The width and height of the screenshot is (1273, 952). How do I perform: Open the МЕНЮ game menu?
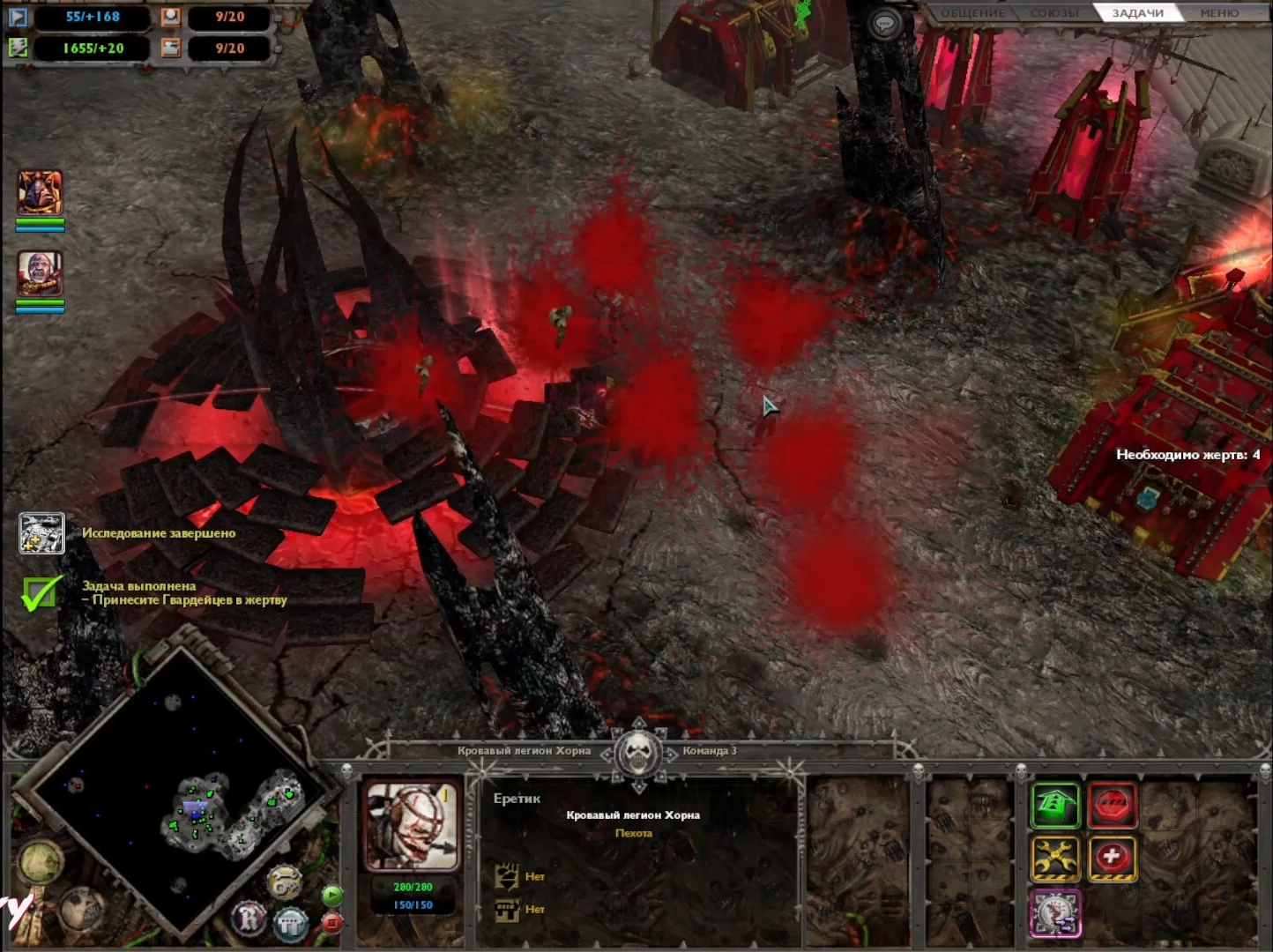(x=1219, y=13)
